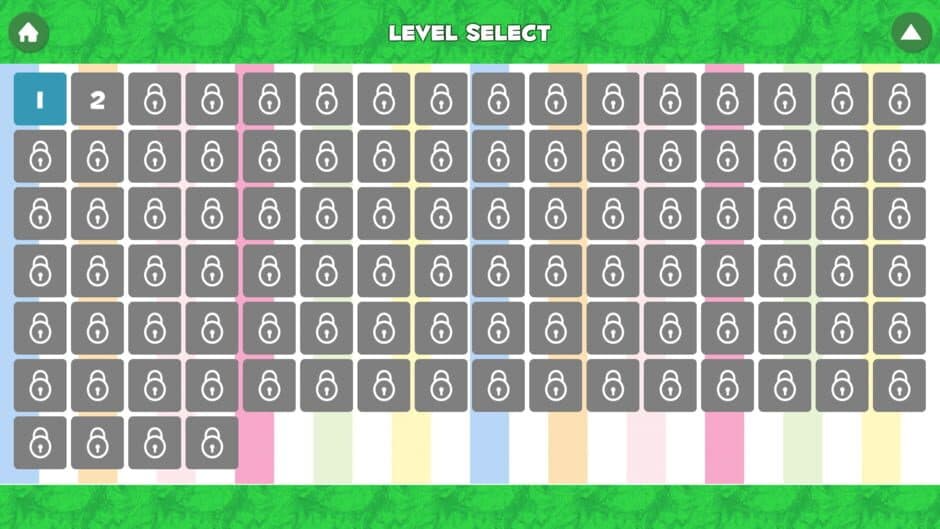Screen dimensions: 940x529
Task: Choose the level 2 tile
Action: coord(97,99)
